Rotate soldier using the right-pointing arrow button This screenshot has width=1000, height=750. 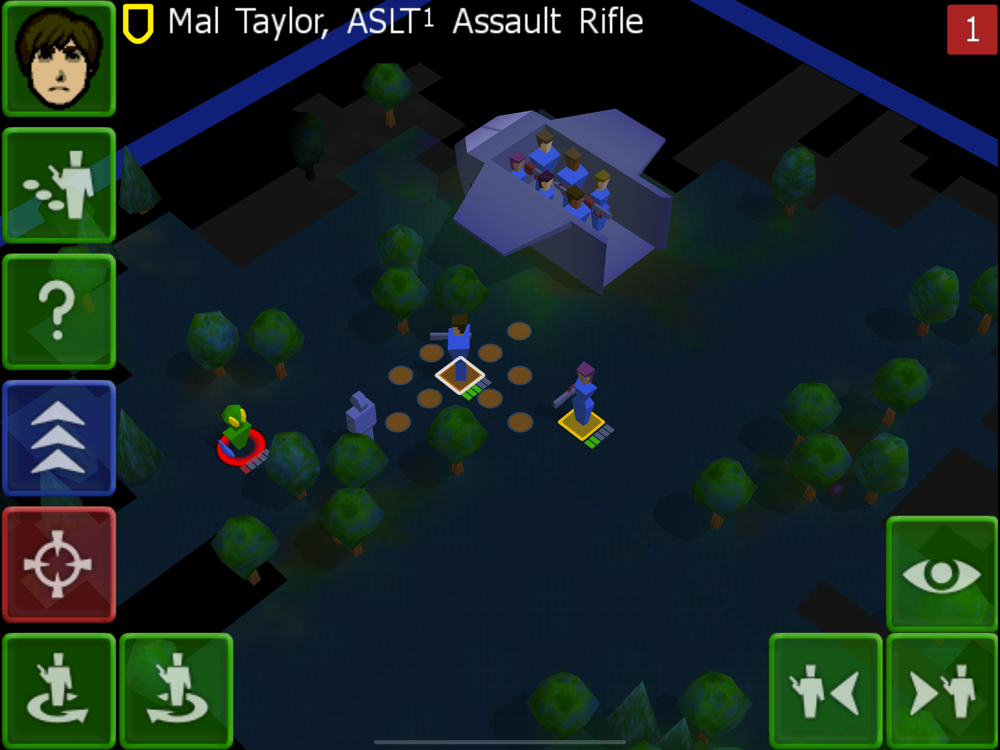pos(59,691)
